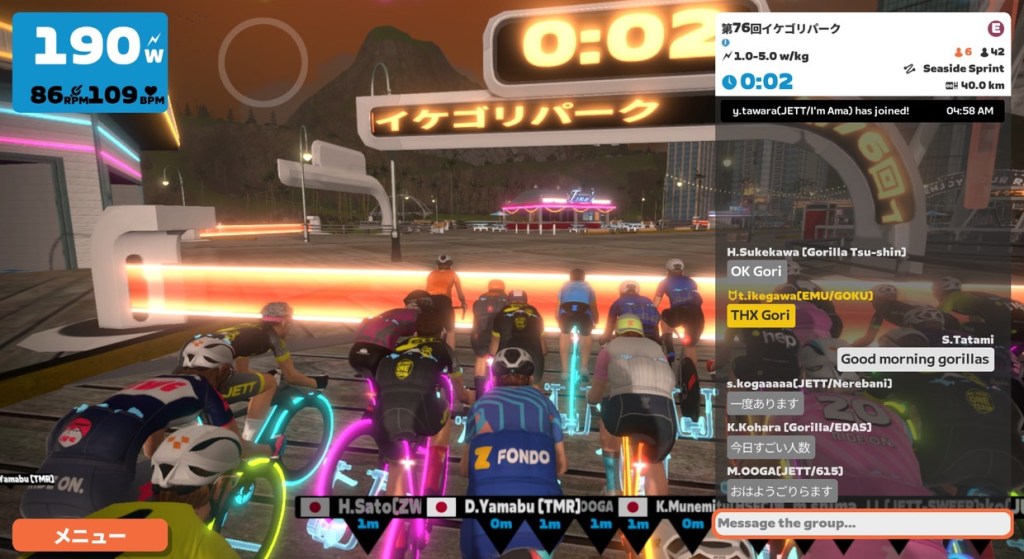
Task: Click the blue info icon under event title
Action: coord(726,43)
